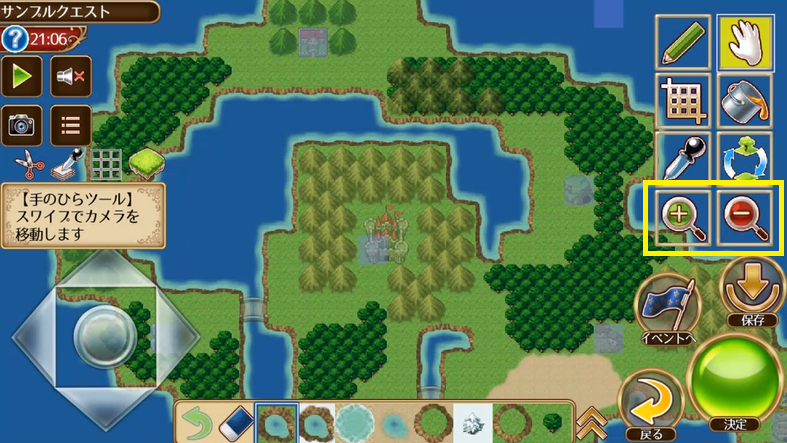Select the eyedropper tool
The image size is (787, 443).
pyautogui.click(x=683, y=158)
